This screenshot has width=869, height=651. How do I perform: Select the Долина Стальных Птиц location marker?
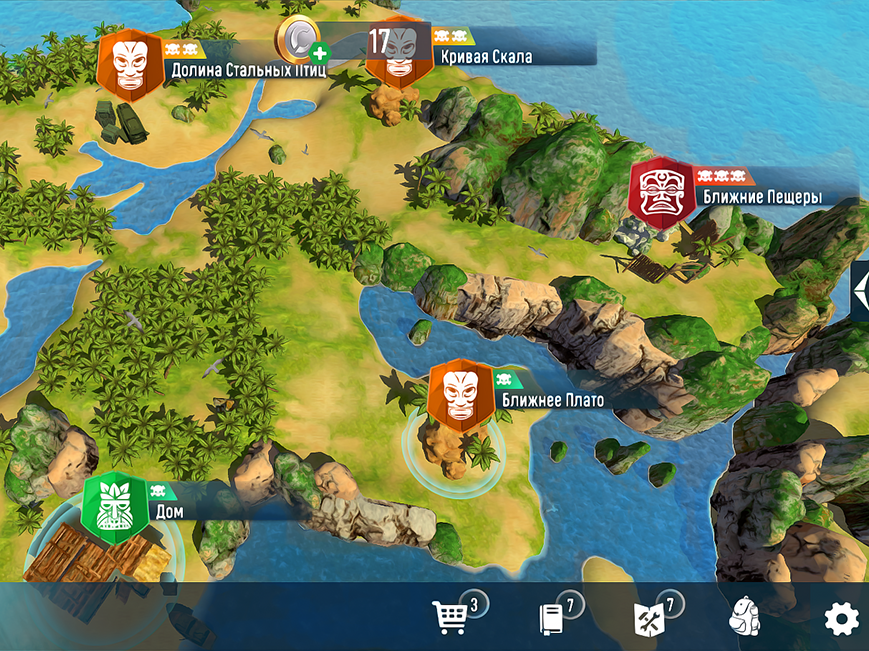(131, 66)
